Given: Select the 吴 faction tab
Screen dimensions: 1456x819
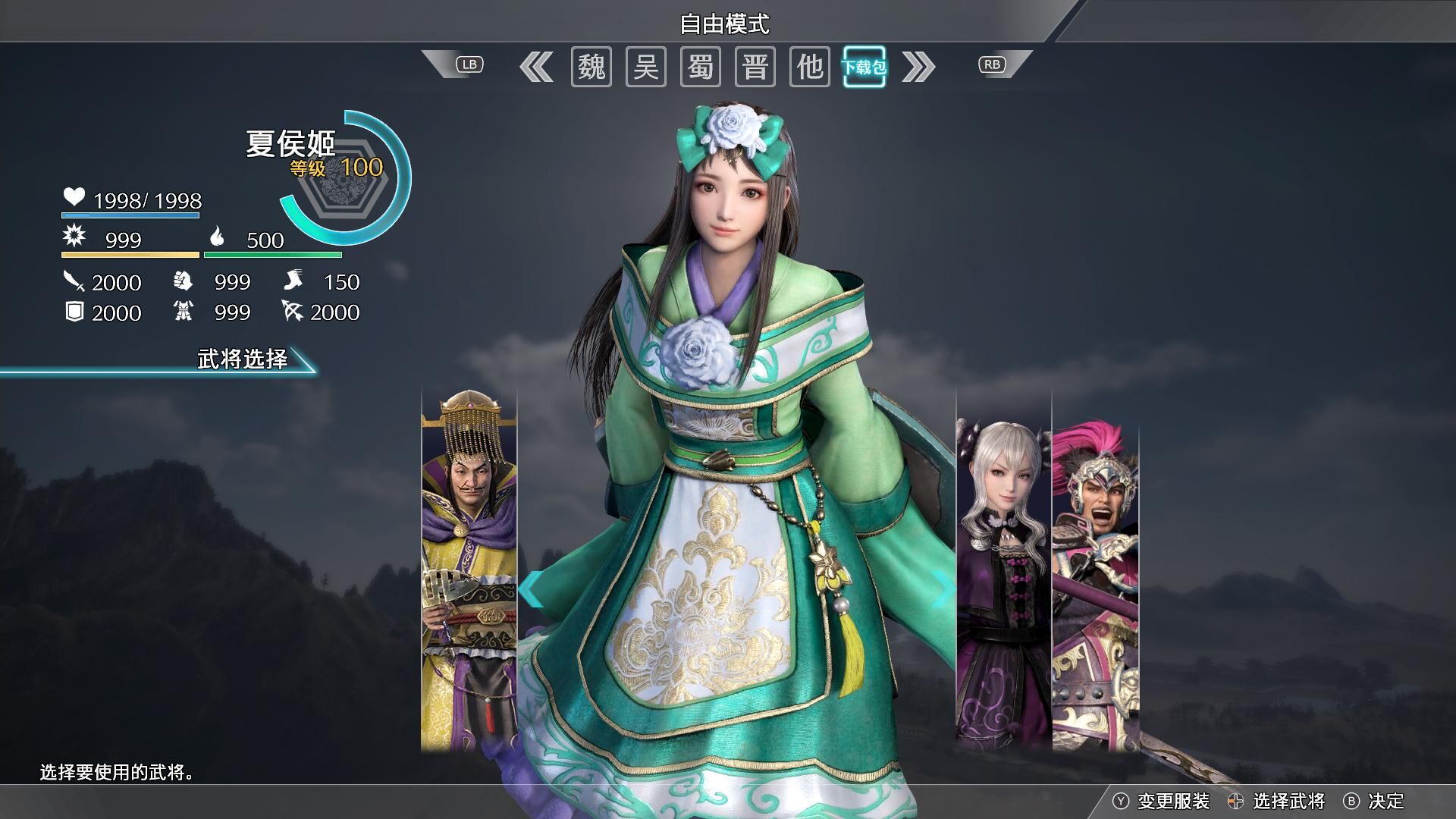Looking at the screenshot, I should pos(645,67).
